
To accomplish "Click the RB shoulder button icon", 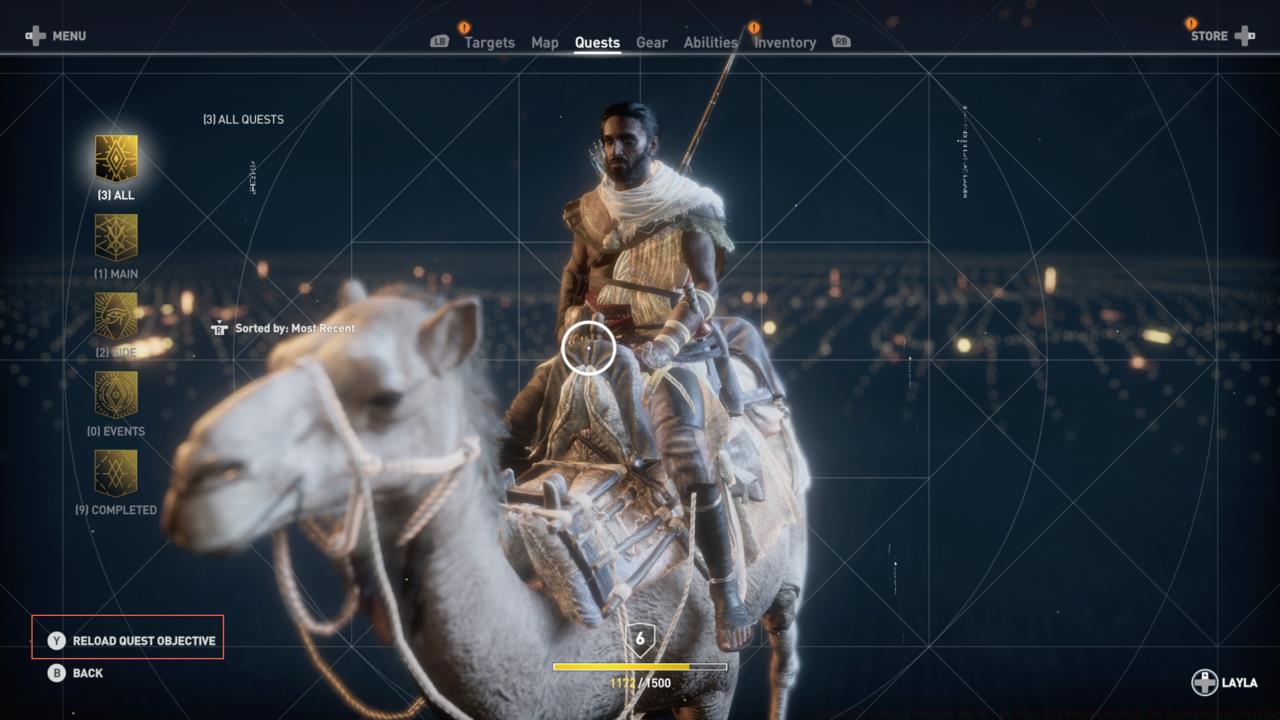I will point(840,42).
